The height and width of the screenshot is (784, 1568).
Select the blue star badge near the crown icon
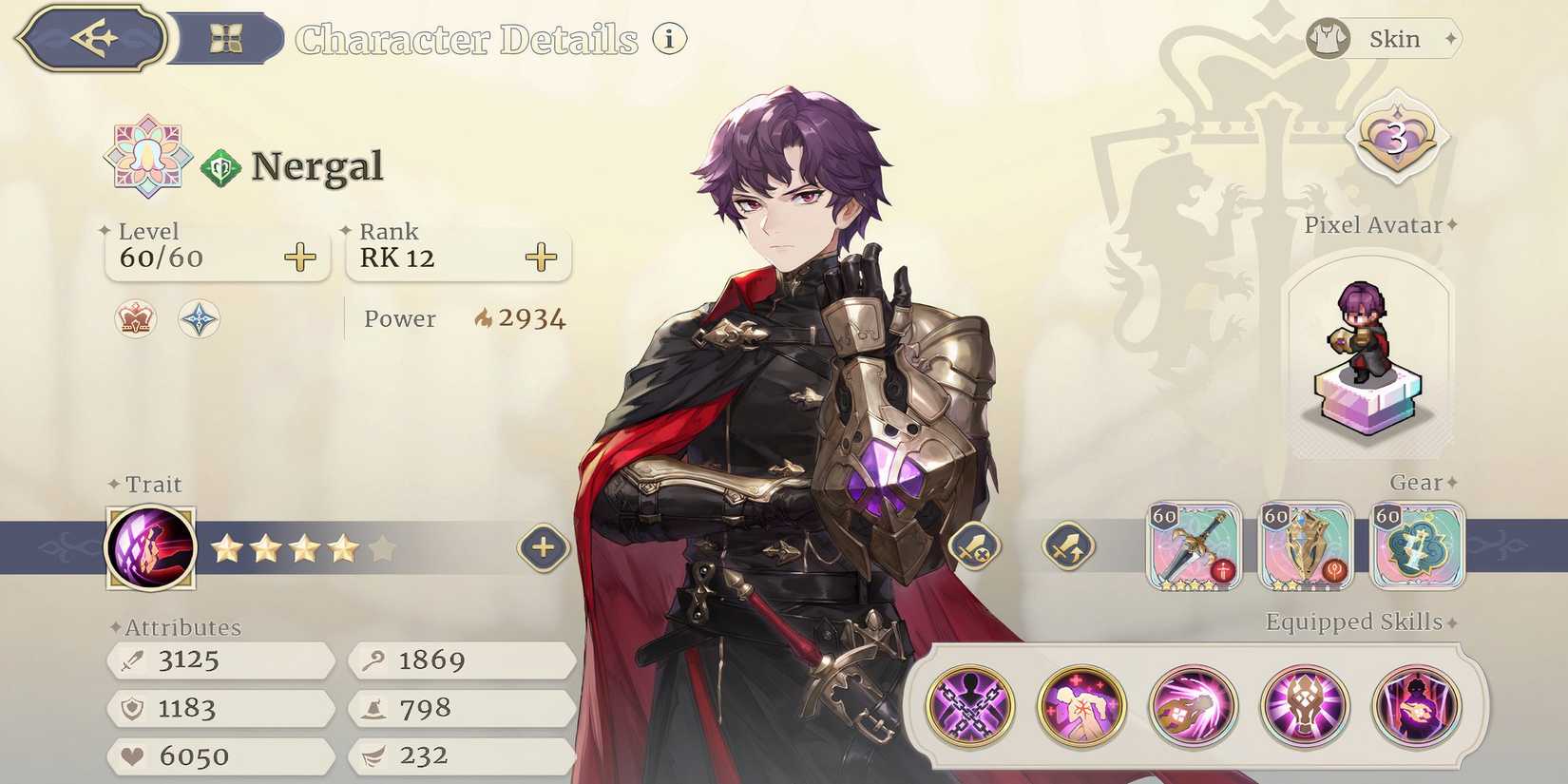[199, 320]
